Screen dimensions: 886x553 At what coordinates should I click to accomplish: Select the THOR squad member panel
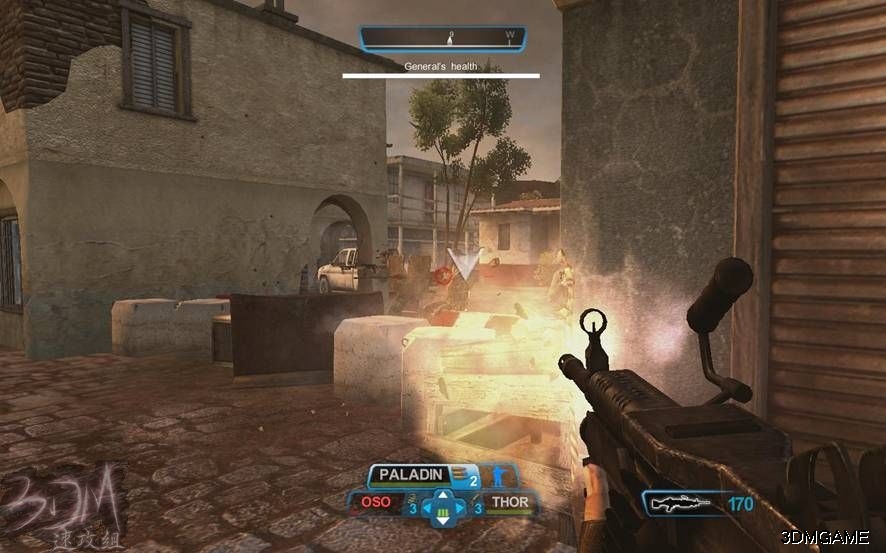[x=507, y=502]
